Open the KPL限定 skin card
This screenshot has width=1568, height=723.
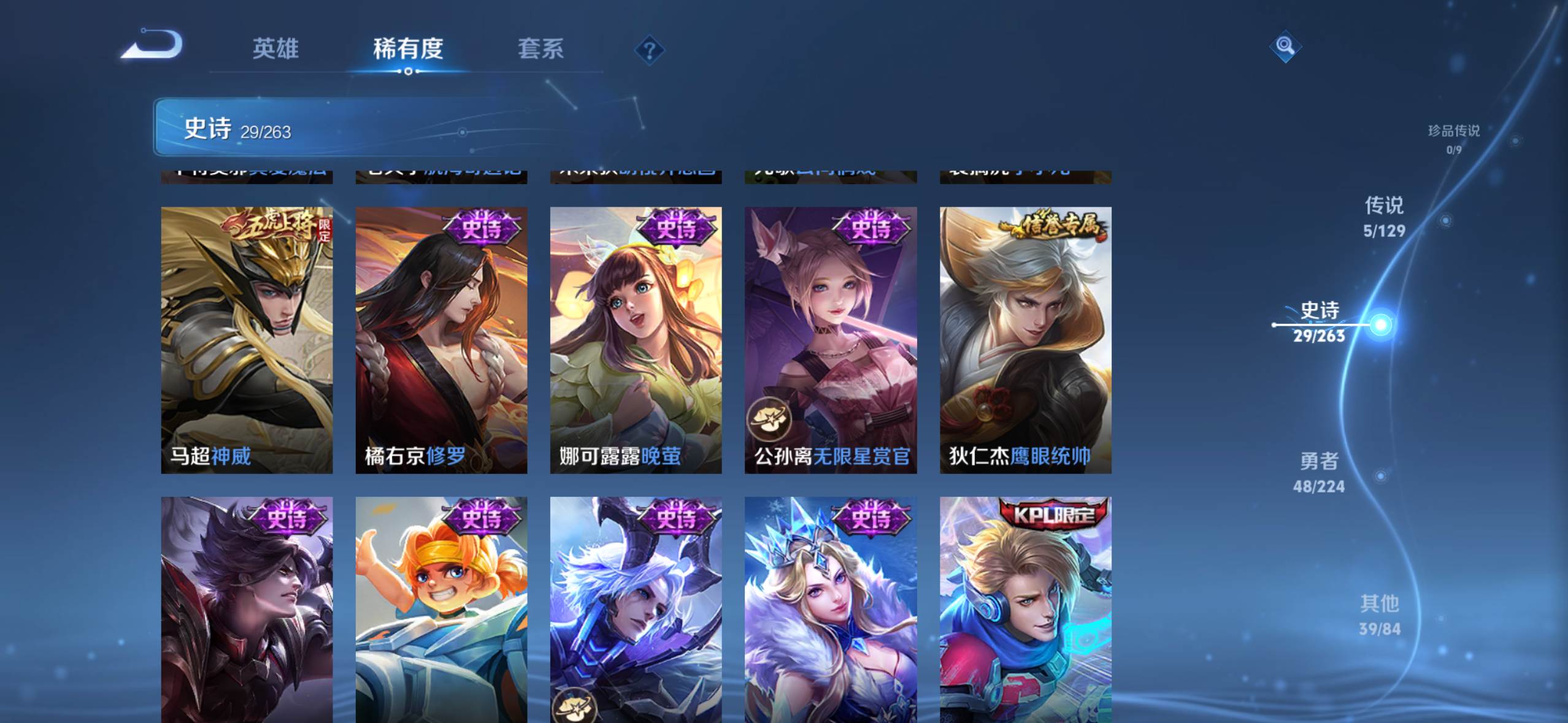point(1025,610)
